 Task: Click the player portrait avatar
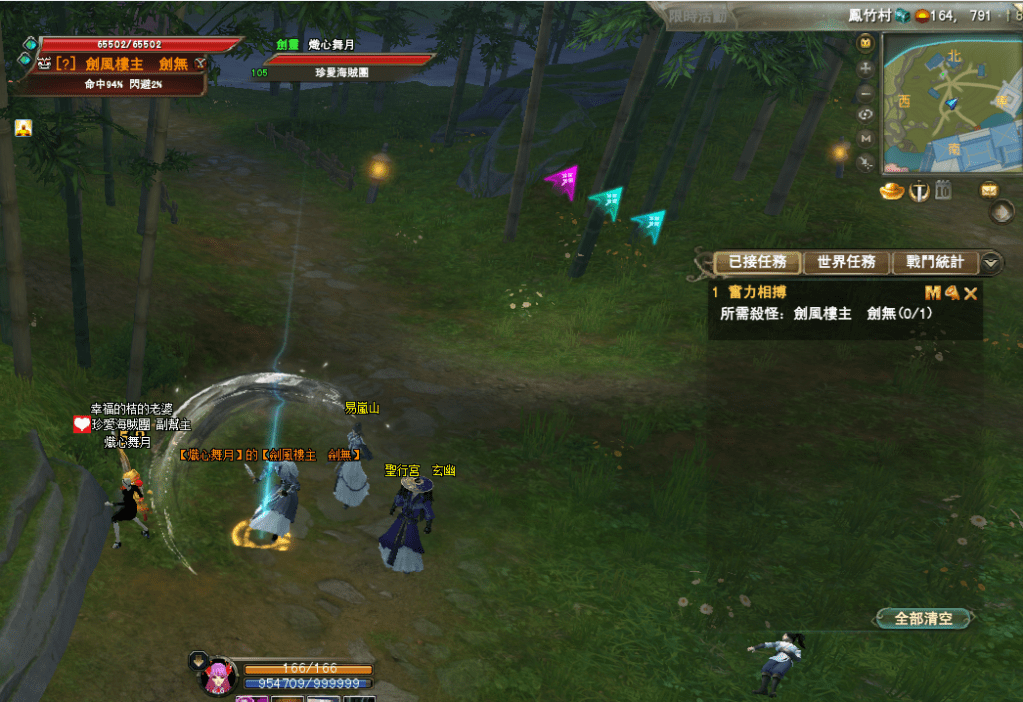(217, 676)
